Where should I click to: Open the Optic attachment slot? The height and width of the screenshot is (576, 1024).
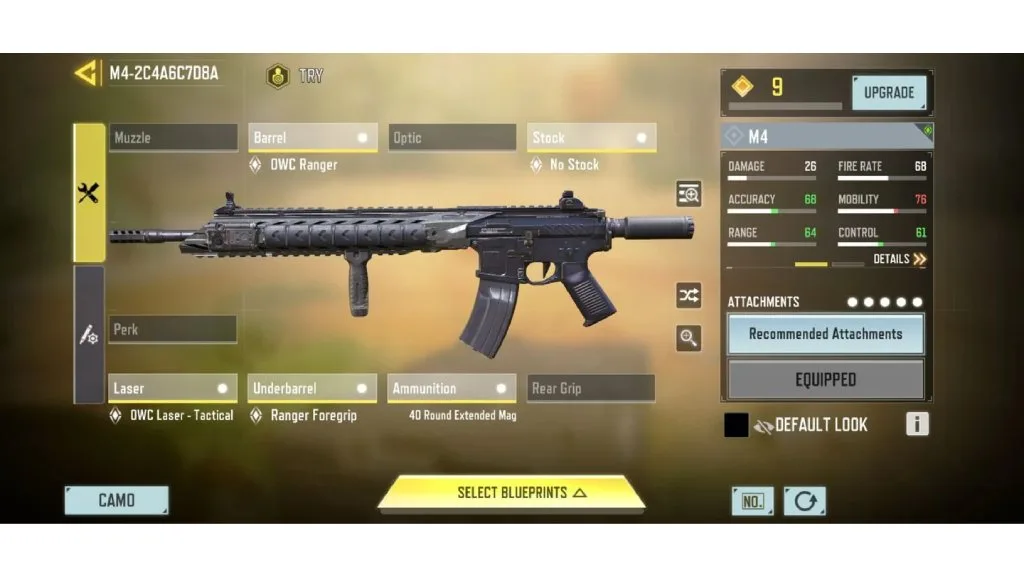pos(452,138)
